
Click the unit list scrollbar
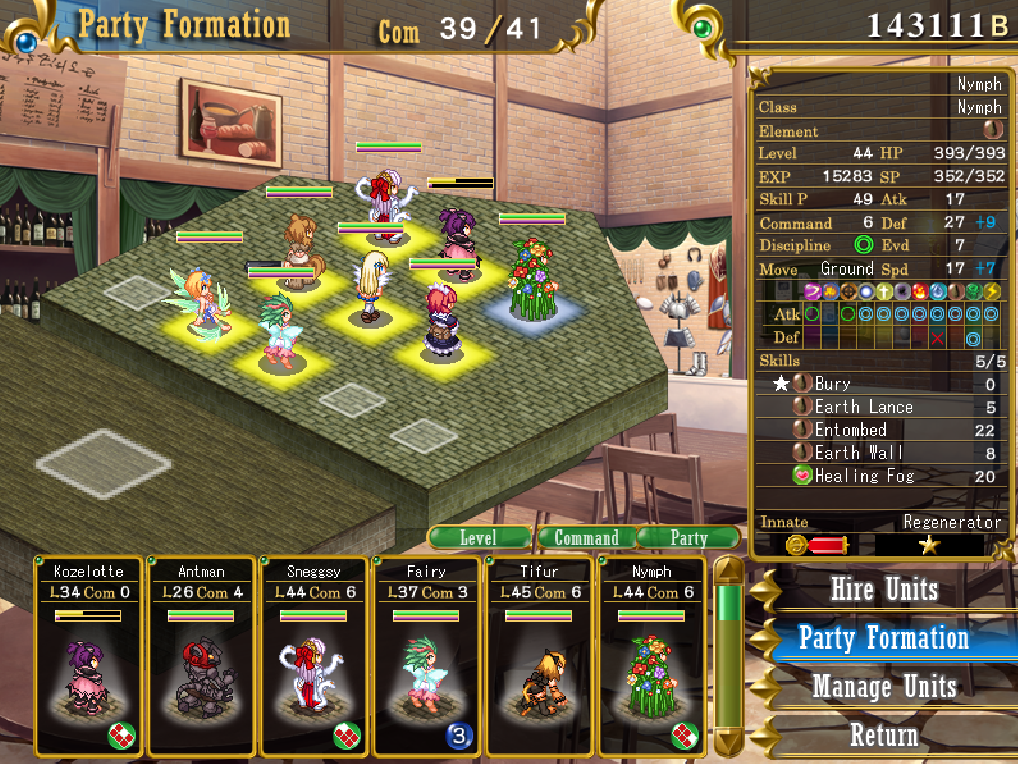pos(727,655)
